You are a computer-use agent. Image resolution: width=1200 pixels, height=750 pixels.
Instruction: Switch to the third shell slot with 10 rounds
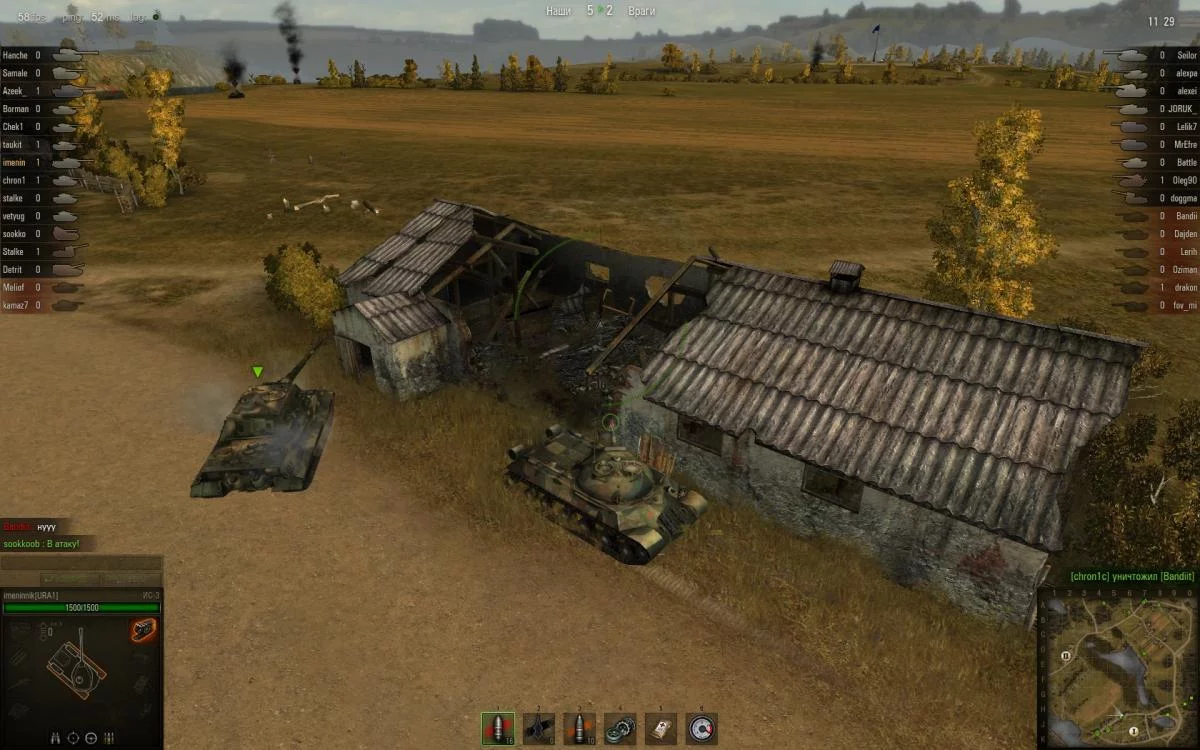[580, 728]
